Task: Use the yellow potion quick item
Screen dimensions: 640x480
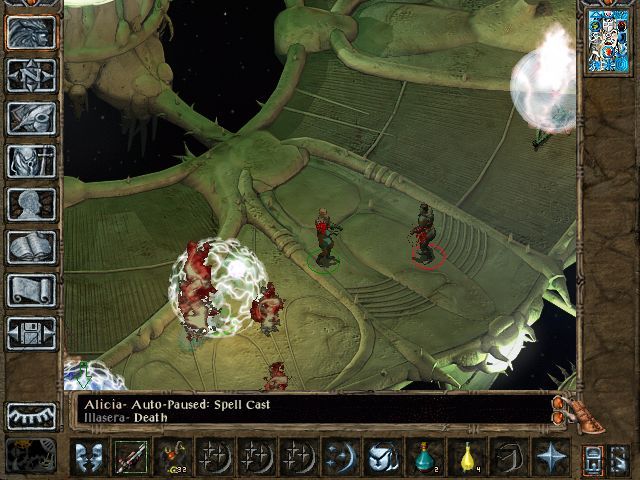Action: (x=466, y=458)
